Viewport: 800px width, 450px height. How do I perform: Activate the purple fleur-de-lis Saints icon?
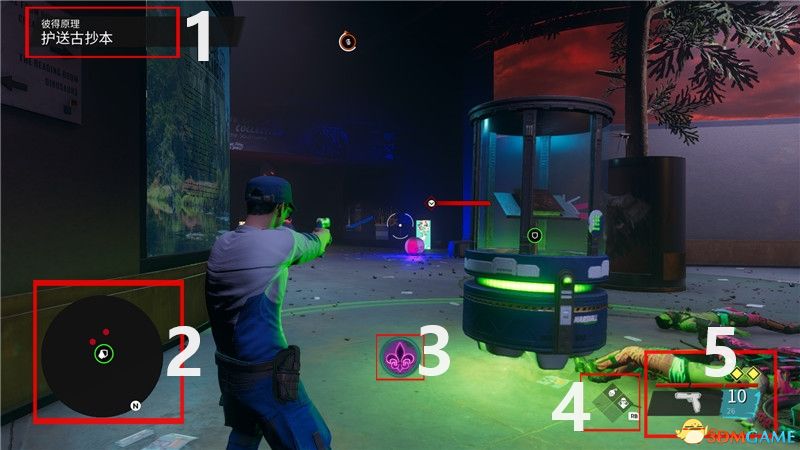(400, 357)
